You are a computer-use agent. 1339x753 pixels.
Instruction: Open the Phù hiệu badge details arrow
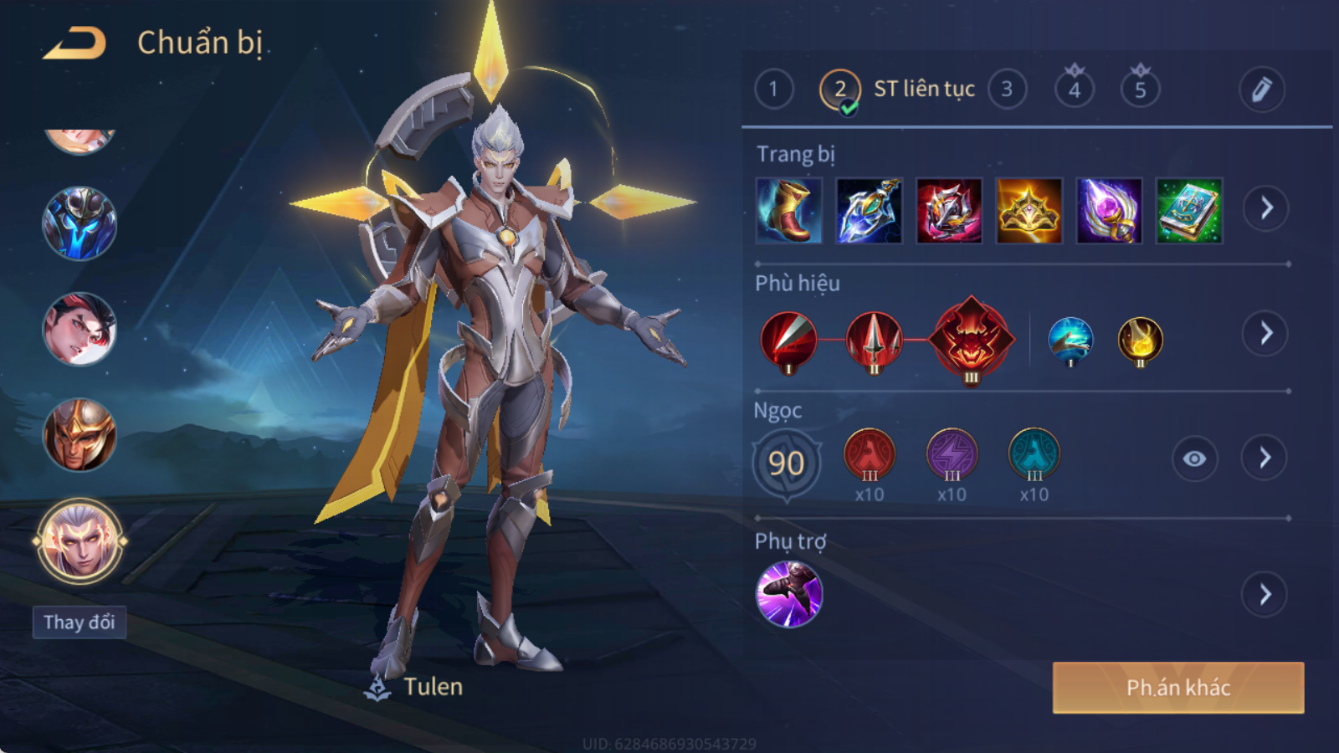[x=1266, y=333]
